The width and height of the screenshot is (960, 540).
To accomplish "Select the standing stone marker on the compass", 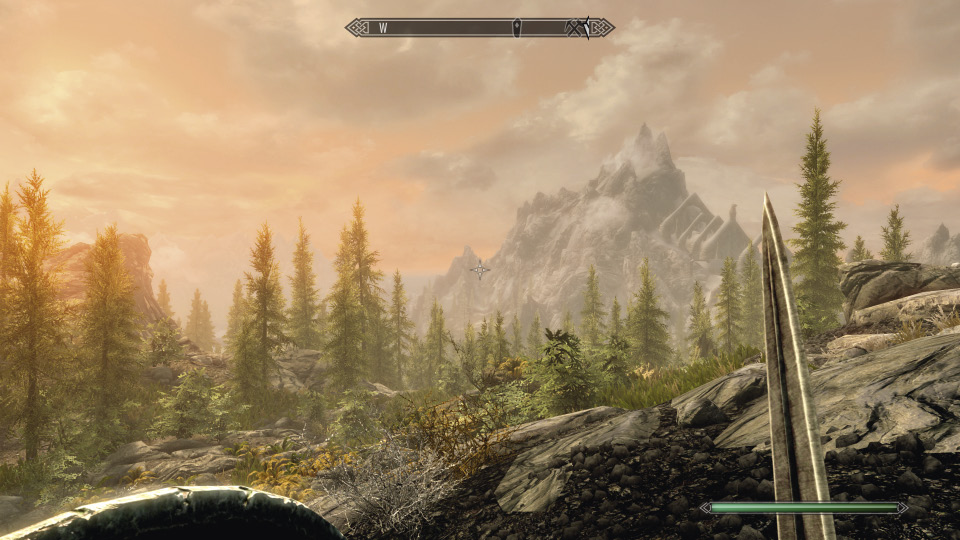I will (x=516, y=28).
